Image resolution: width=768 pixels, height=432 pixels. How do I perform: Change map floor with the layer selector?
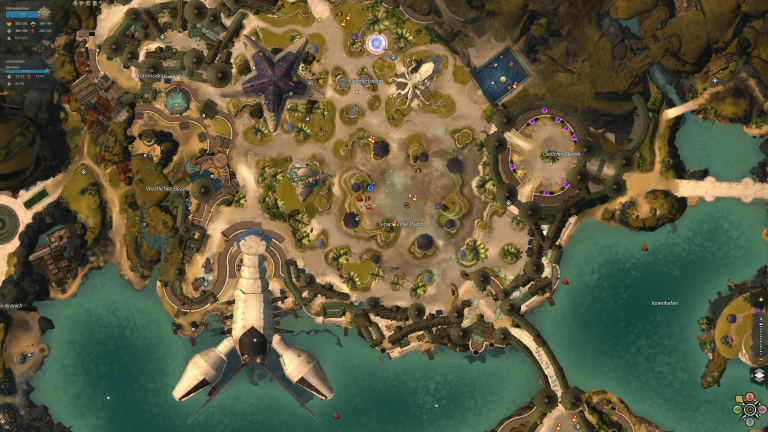point(759,376)
